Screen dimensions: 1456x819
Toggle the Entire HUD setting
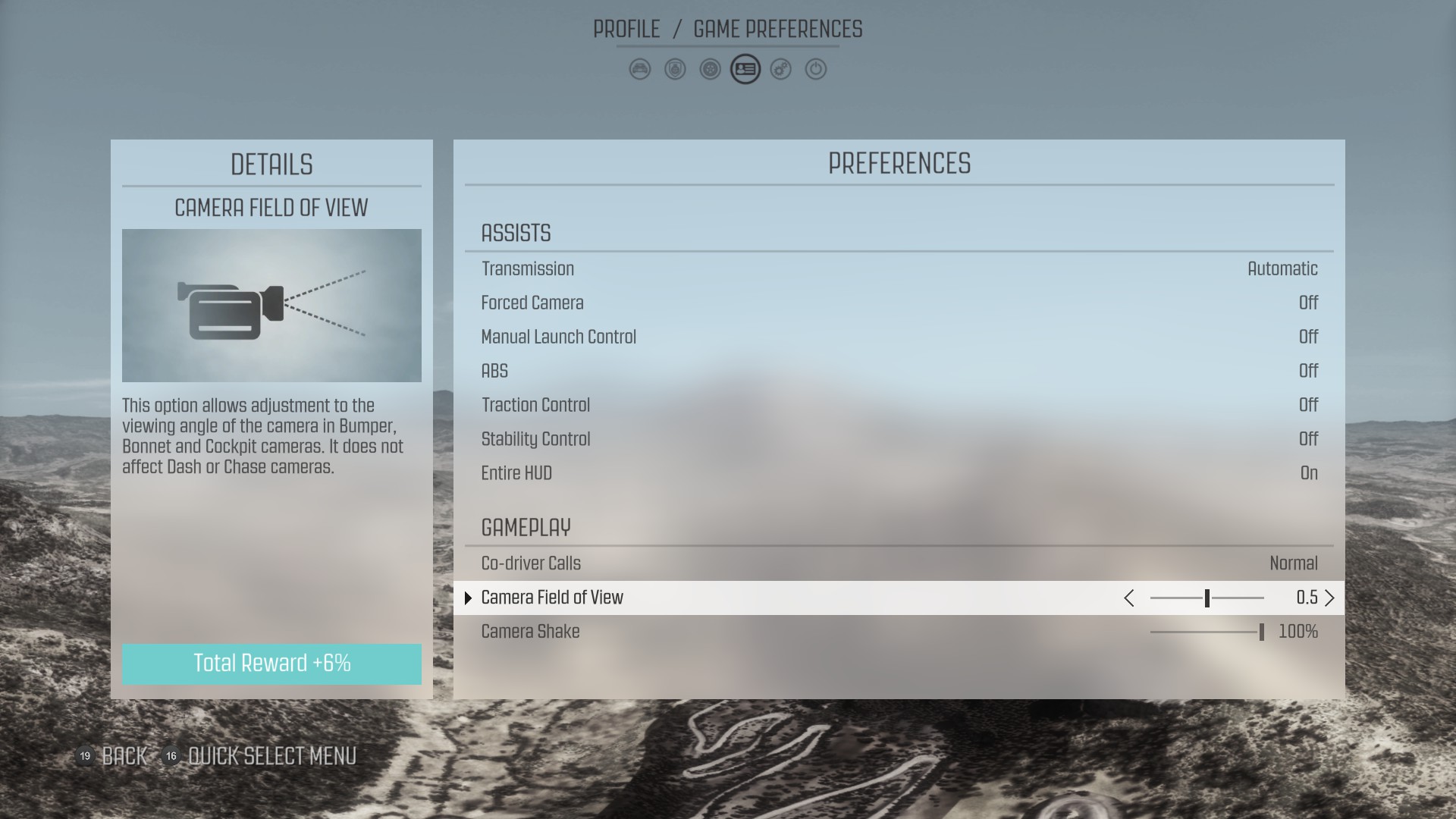point(899,474)
